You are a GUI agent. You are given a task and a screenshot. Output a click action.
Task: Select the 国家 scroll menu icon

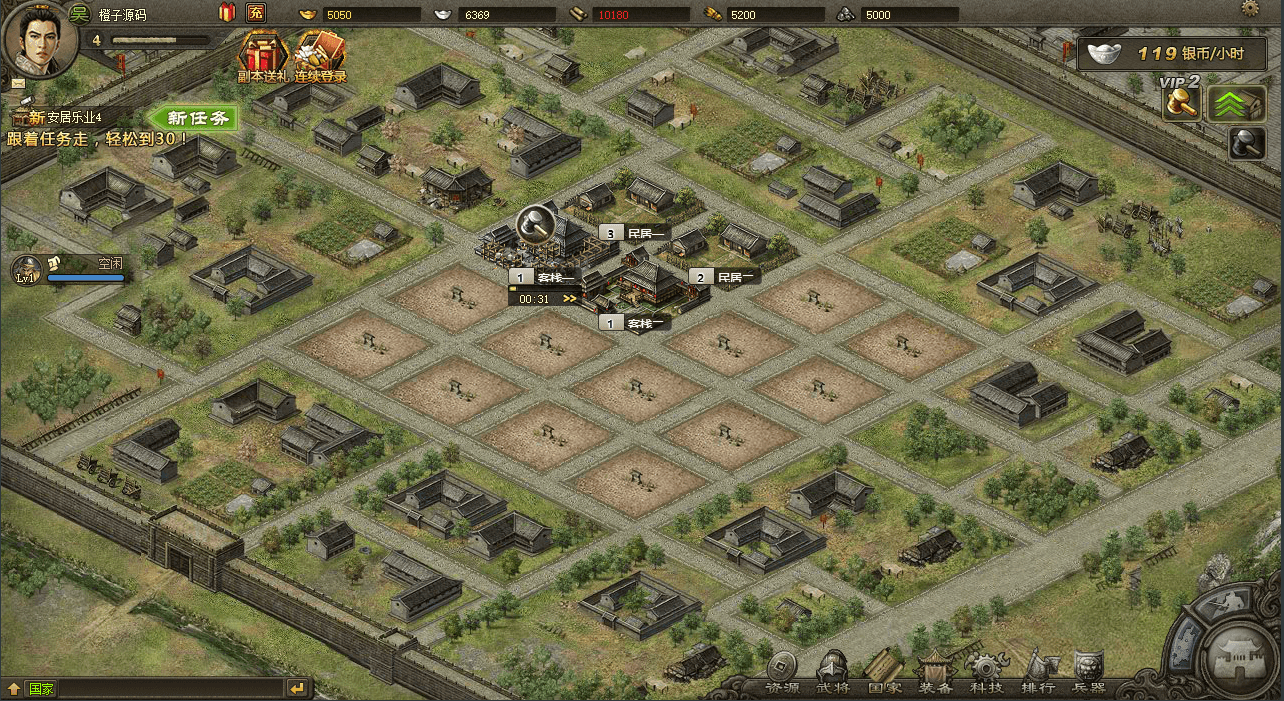click(884, 672)
